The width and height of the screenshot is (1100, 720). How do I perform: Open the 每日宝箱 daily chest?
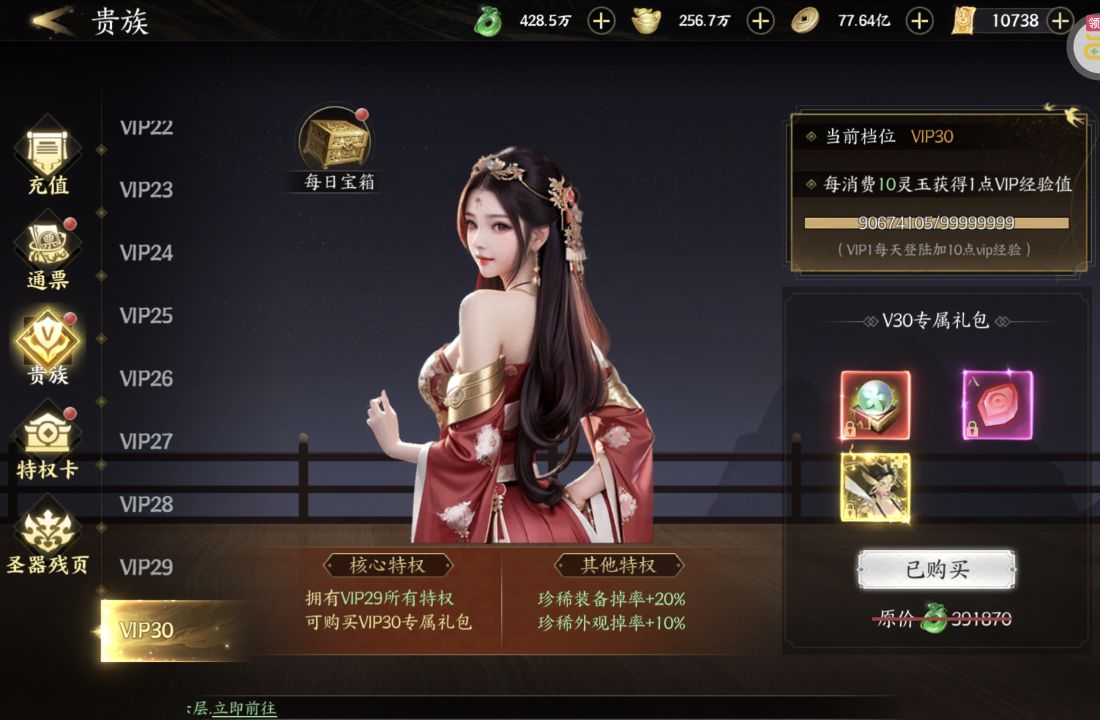pos(336,148)
